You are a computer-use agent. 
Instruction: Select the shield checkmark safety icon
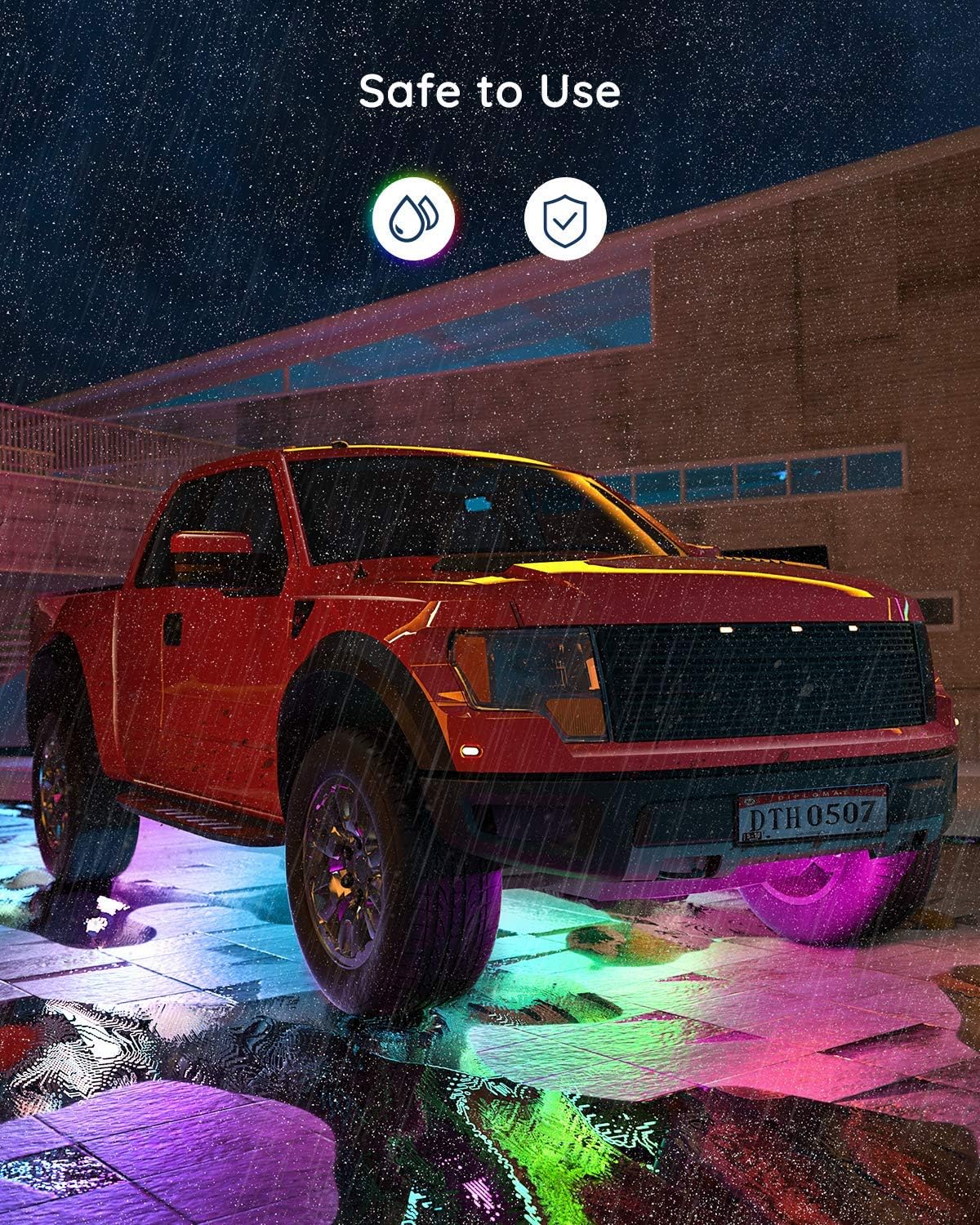[565, 219]
